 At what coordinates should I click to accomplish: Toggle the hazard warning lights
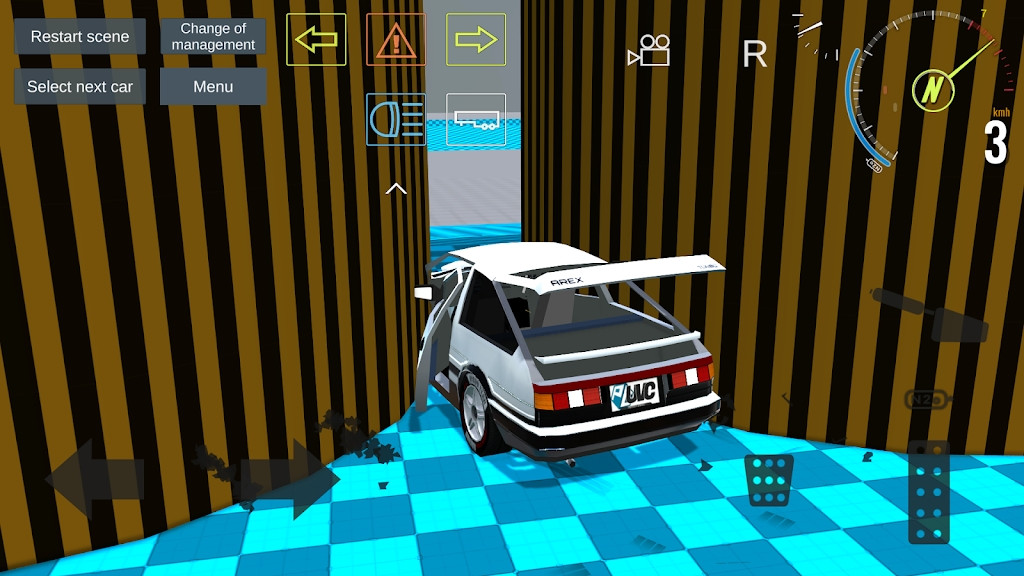[x=396, y=40]
